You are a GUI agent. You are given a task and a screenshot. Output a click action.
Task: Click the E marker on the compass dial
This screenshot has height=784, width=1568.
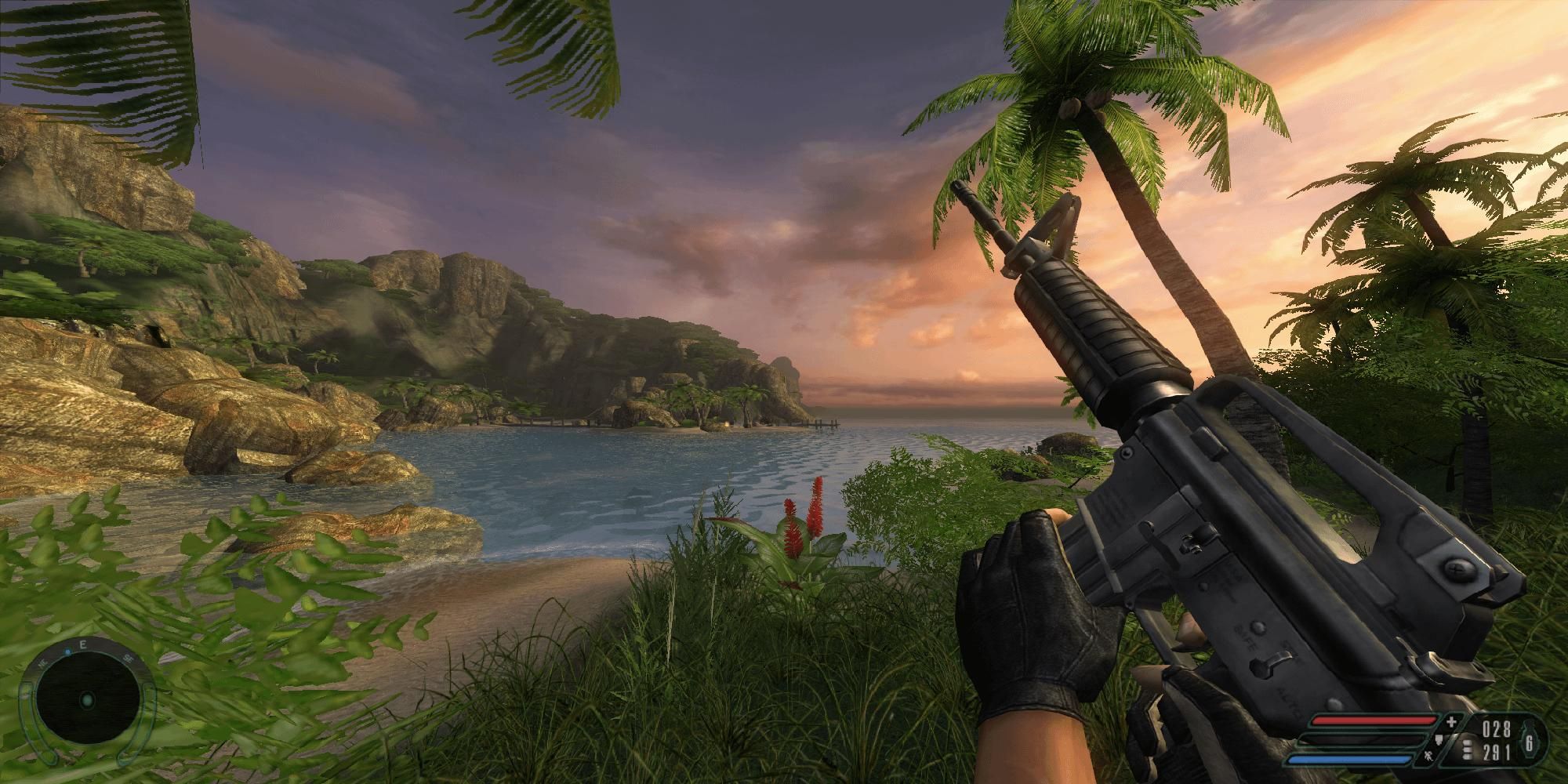[83, 646]
